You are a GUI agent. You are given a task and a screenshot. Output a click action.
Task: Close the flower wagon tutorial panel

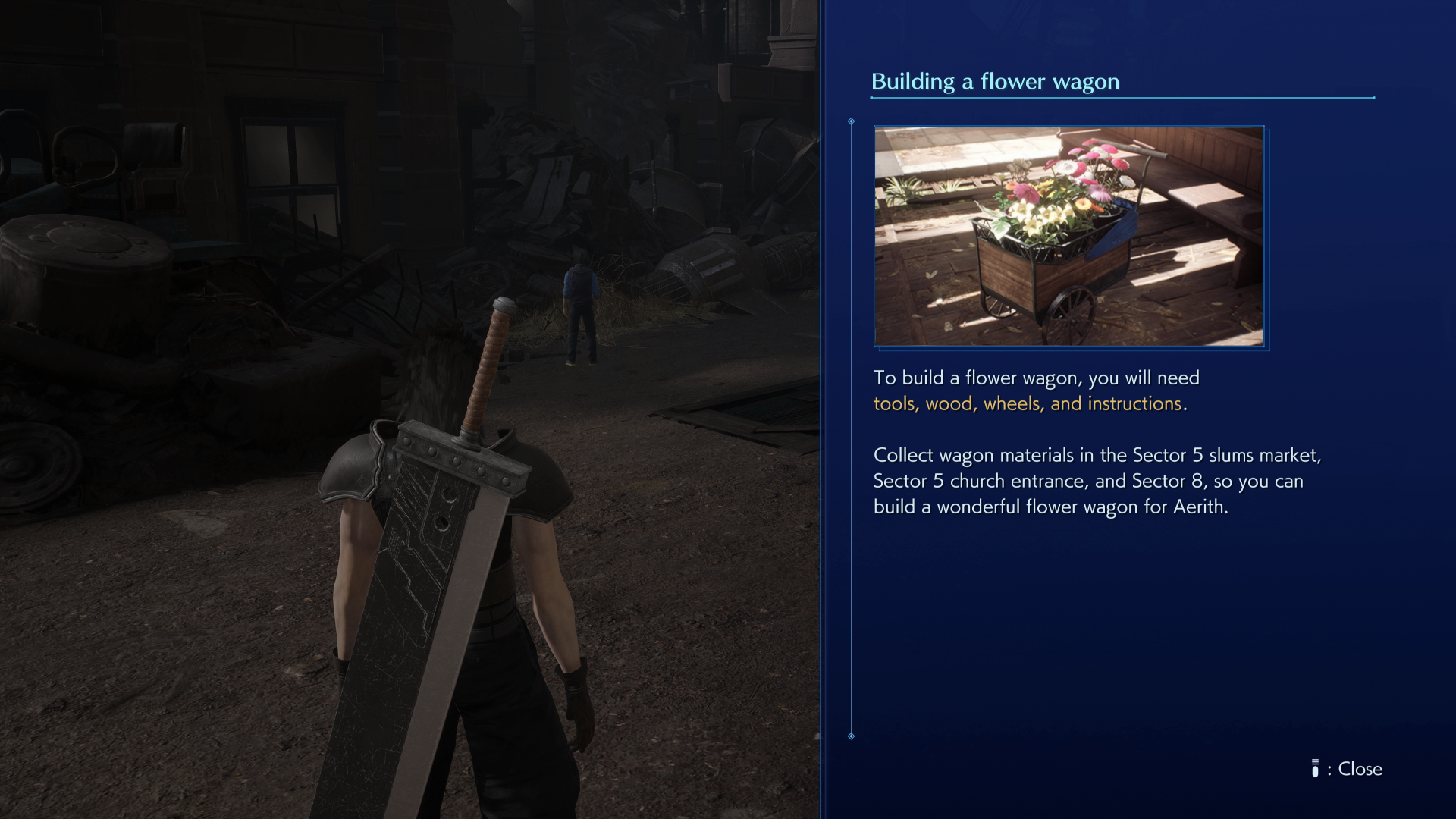click(1348, 769)
